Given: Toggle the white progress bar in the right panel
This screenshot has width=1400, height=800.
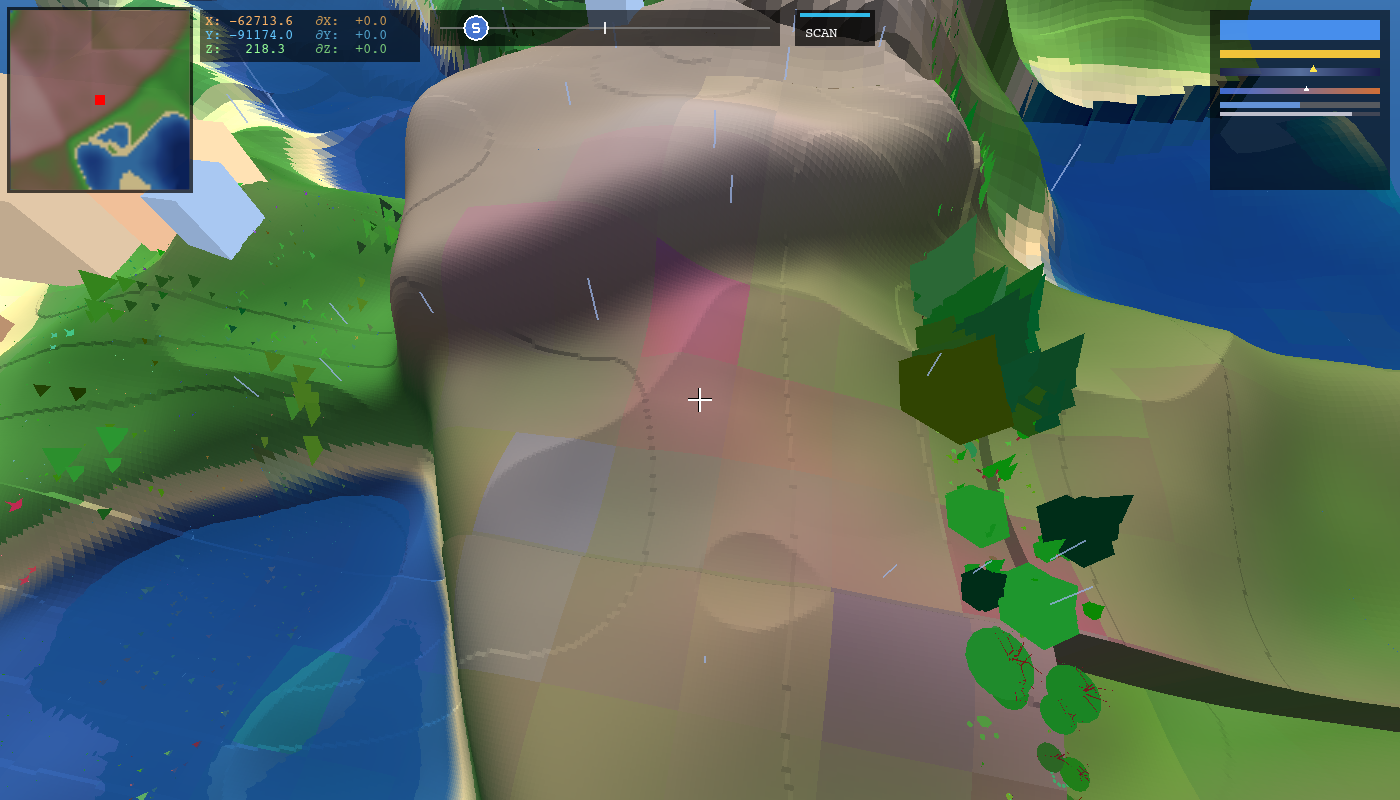Looking at the screenshot, I should click(1299, 113).
